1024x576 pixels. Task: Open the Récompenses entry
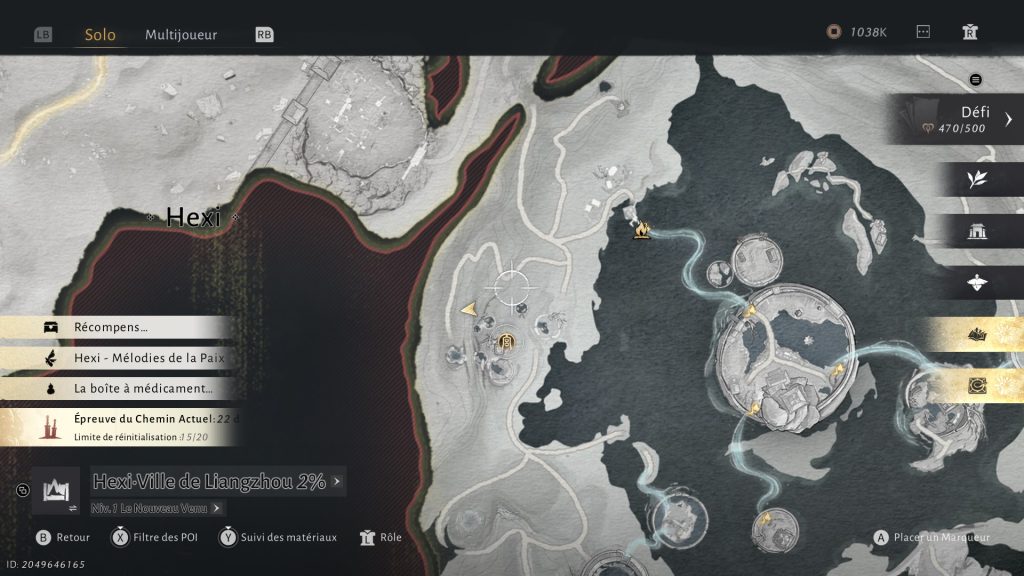pyautogui.click(x=110, y=327)
